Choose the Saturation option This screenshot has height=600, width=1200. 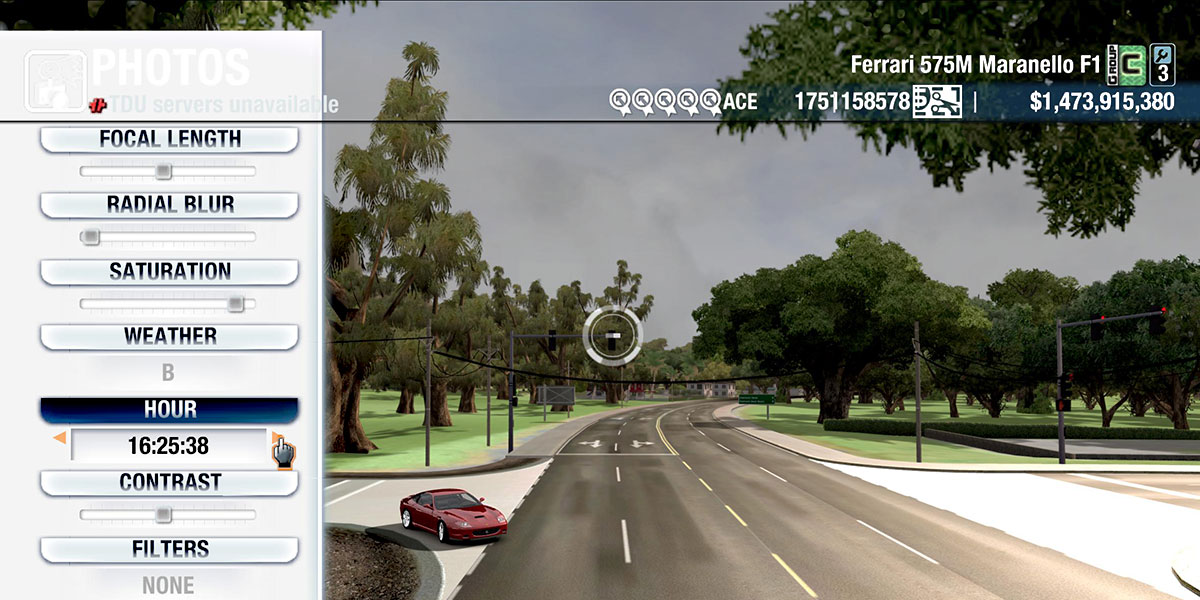pyautogui.click(x=169, y=272)
